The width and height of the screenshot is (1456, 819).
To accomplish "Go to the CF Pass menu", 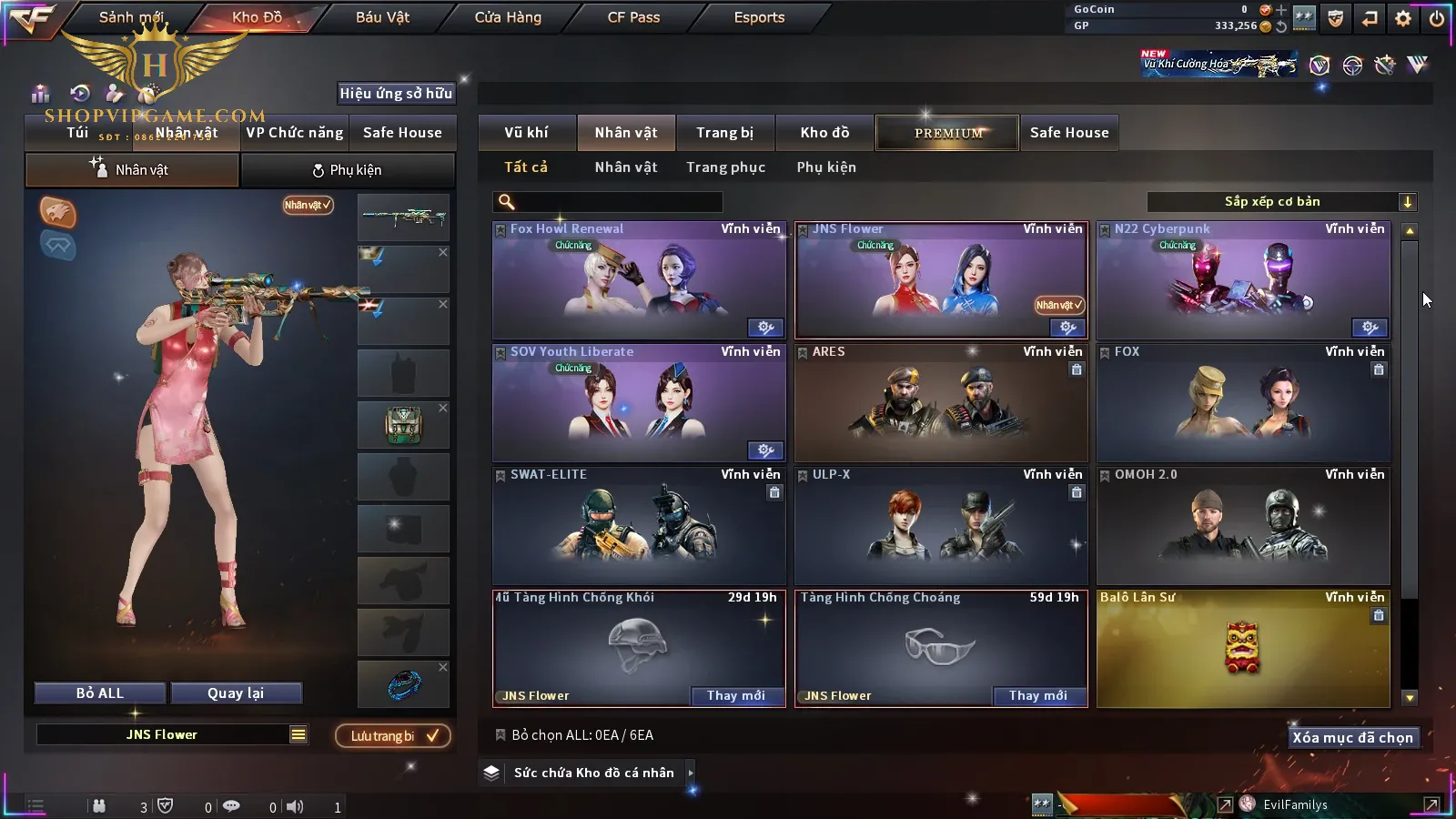I will (x=633, y=17).
